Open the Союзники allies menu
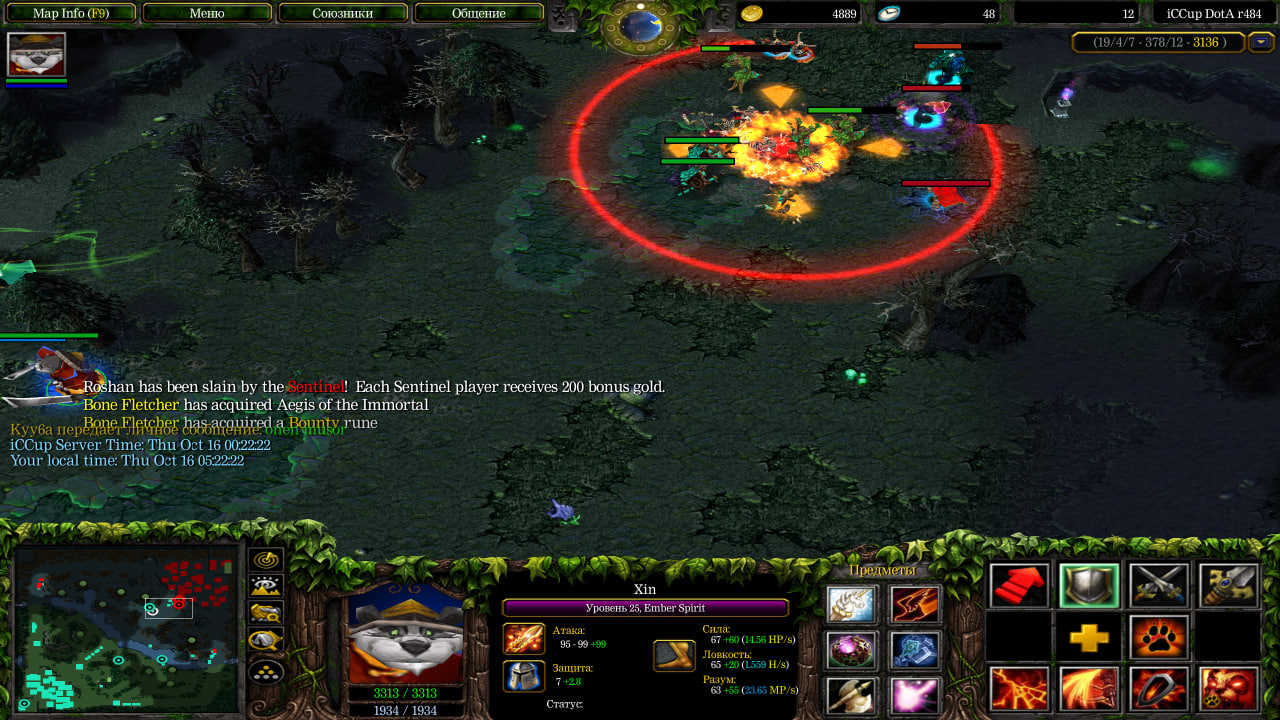 tap(343, 13)
